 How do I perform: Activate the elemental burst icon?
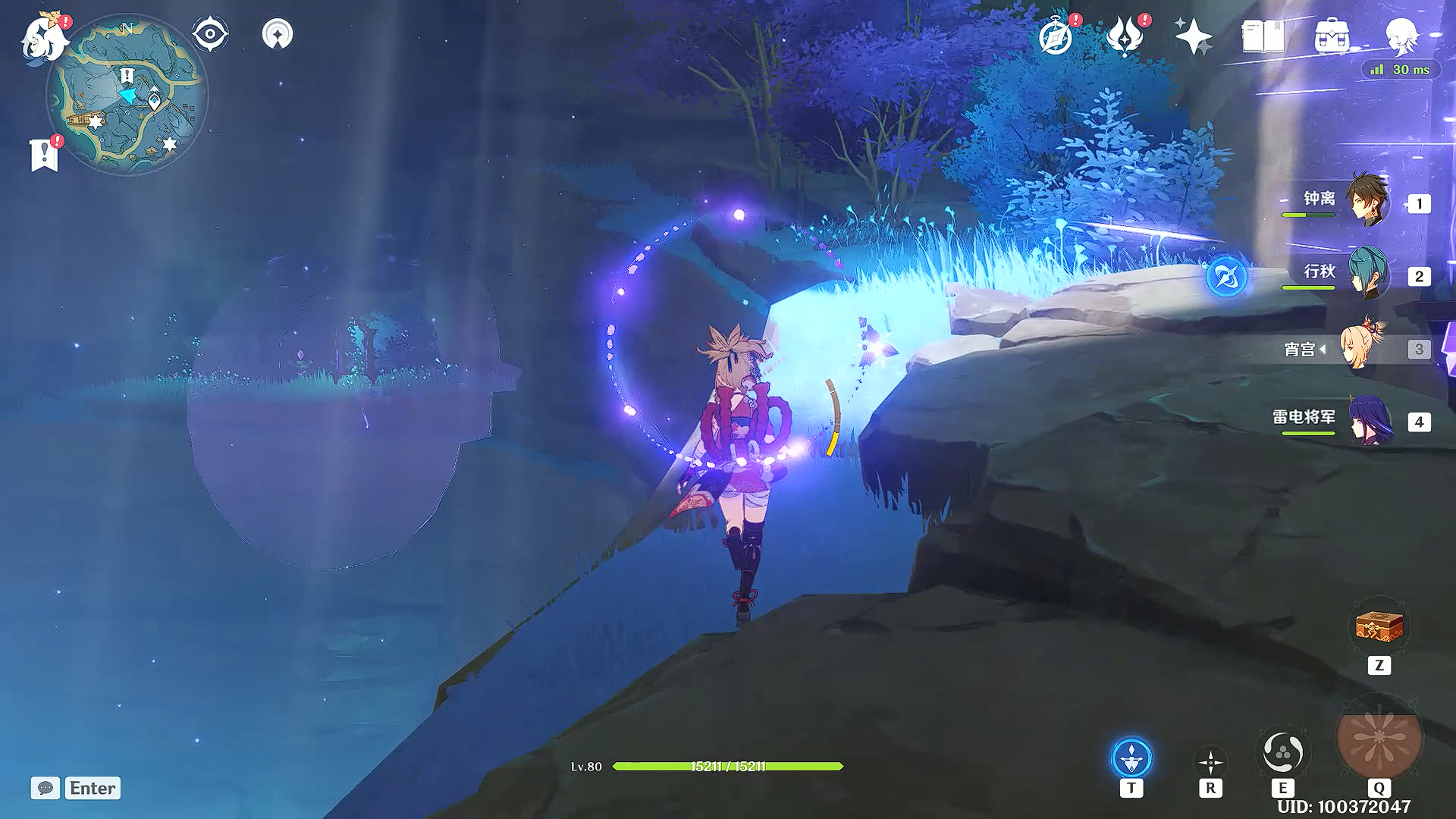(x=1379, y=741)
